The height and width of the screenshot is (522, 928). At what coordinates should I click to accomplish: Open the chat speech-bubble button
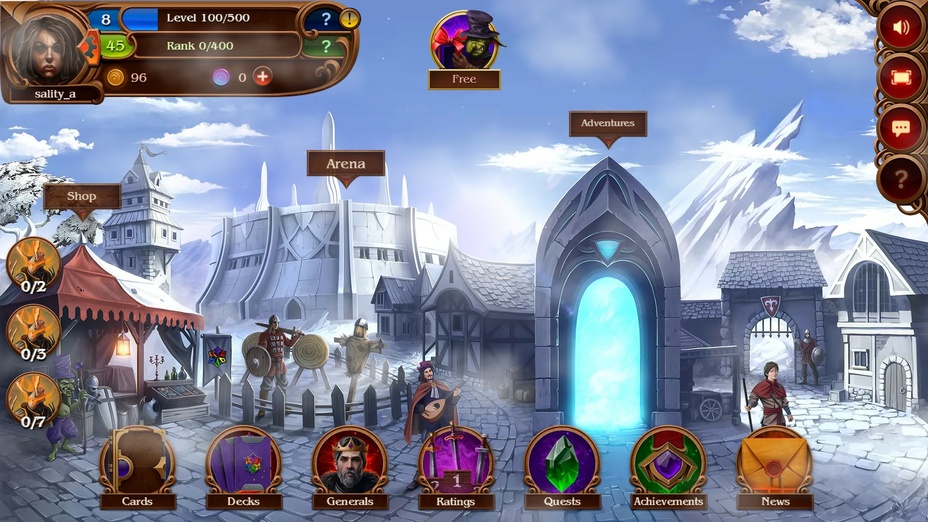pyautogui.click(x=901, y=128)
